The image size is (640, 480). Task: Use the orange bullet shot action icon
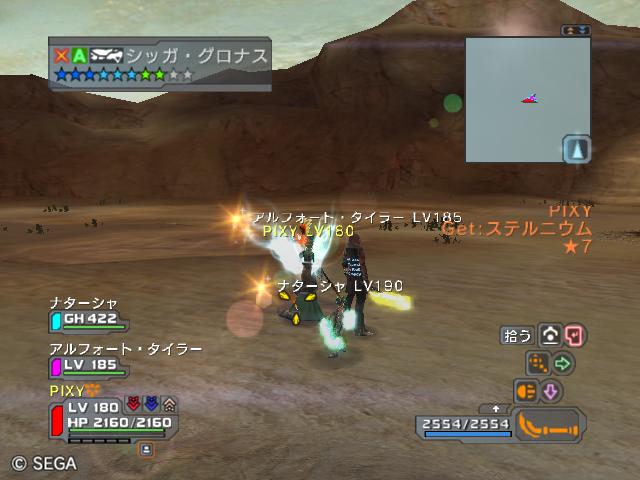click(526, 391)
